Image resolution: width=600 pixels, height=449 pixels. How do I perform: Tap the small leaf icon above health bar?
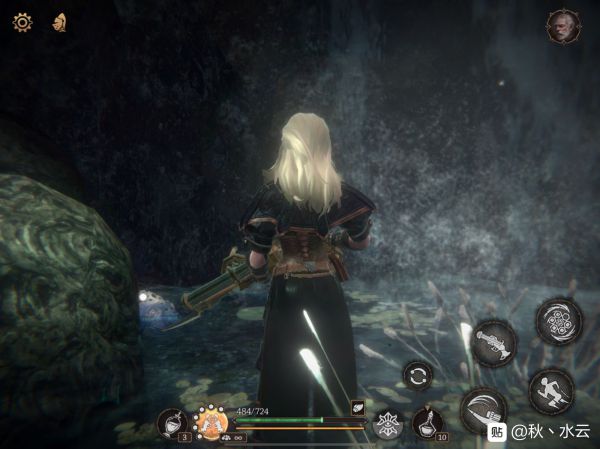pos(358,408)
